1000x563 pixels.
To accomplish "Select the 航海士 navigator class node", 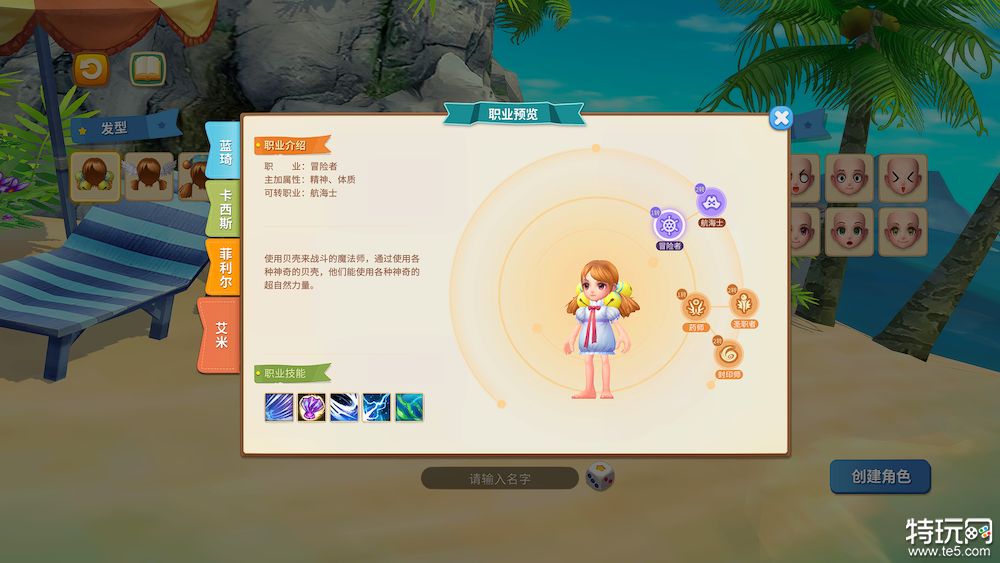I will pyautogui.click(x=711, y=201).
